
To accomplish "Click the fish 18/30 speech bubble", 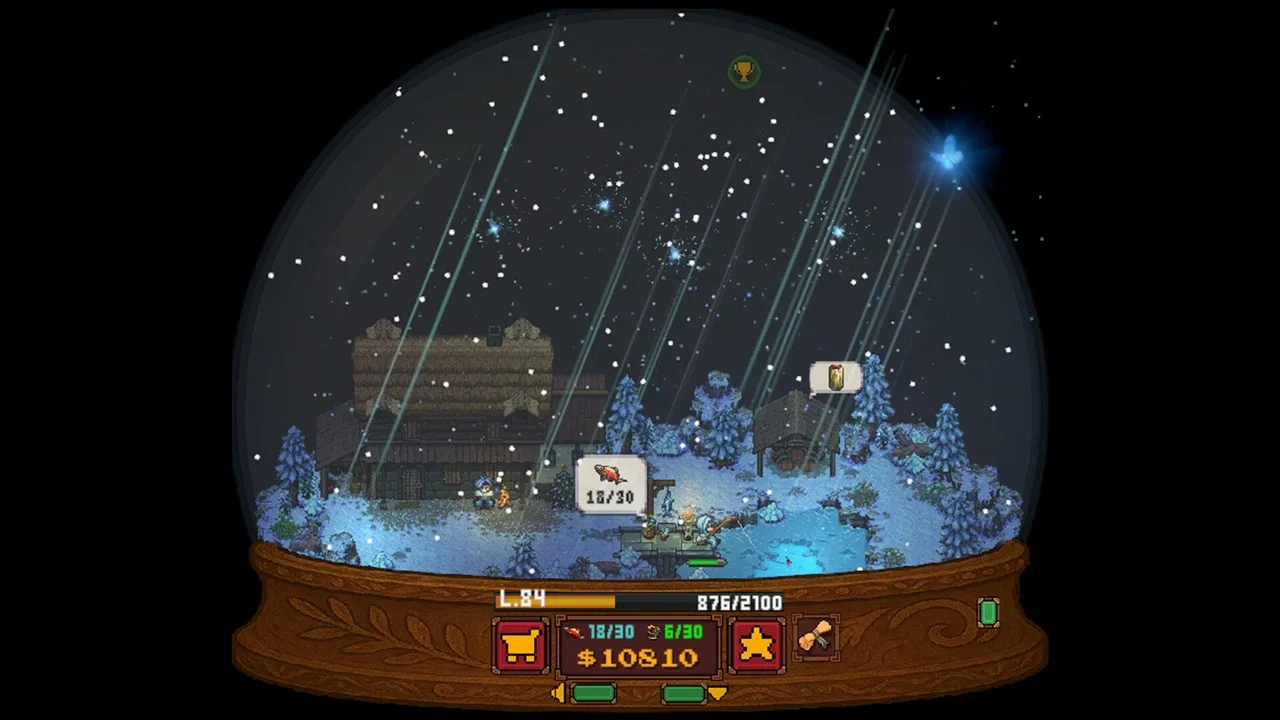I will pos(610,483).
